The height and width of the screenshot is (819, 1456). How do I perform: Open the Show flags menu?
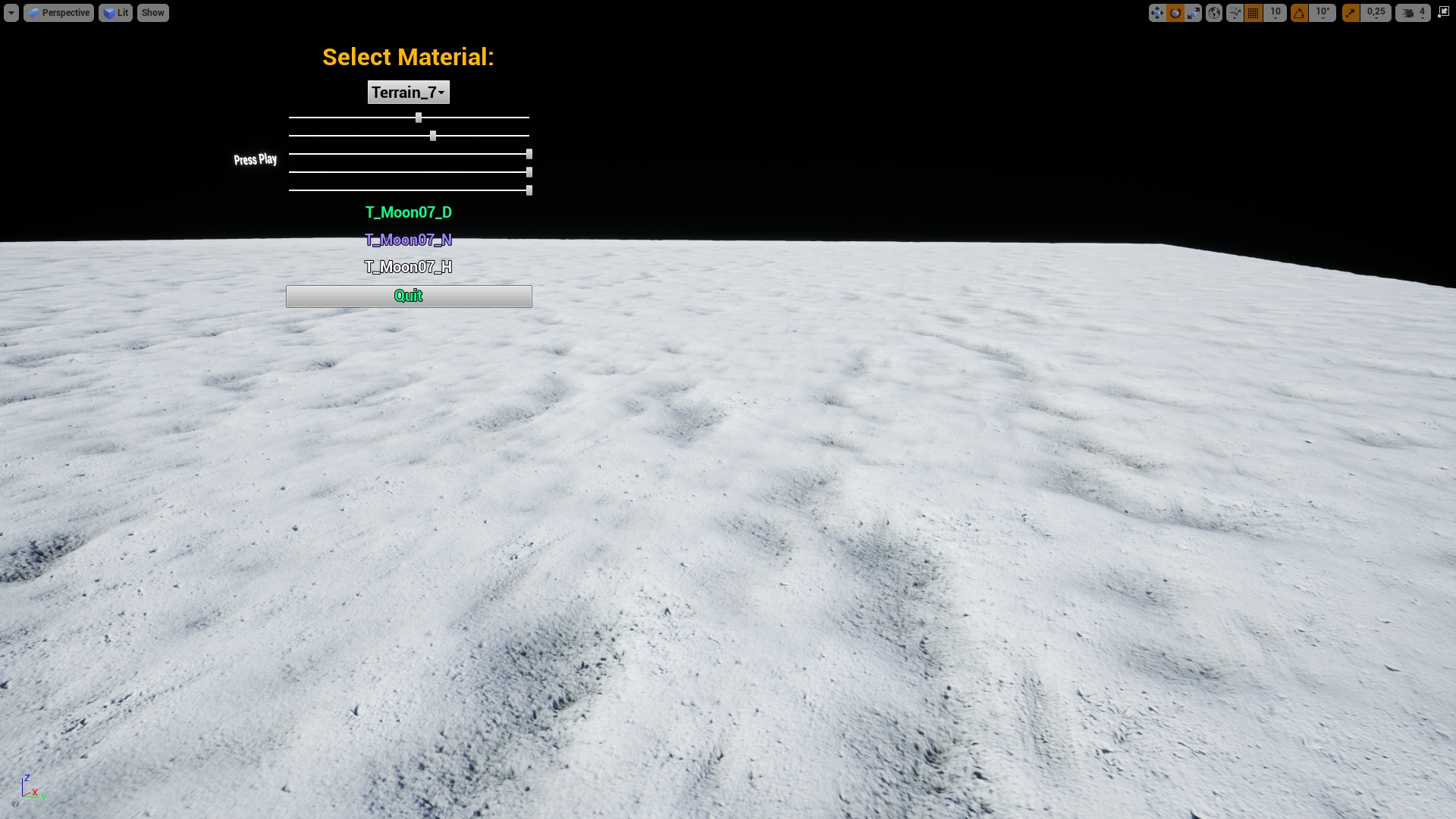pos(152,12)
